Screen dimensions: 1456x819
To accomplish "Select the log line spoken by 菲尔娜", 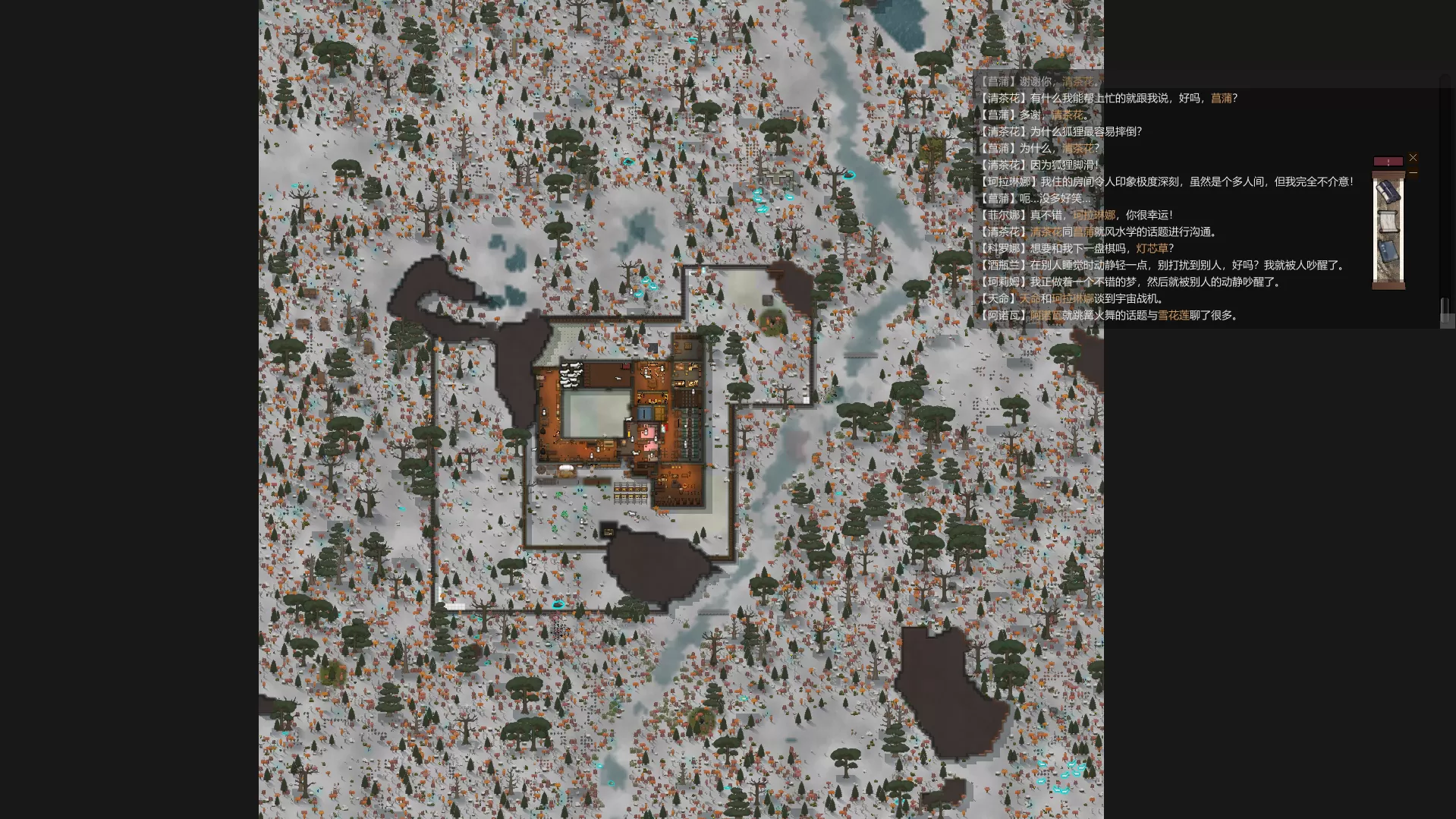I will 1076,215.
